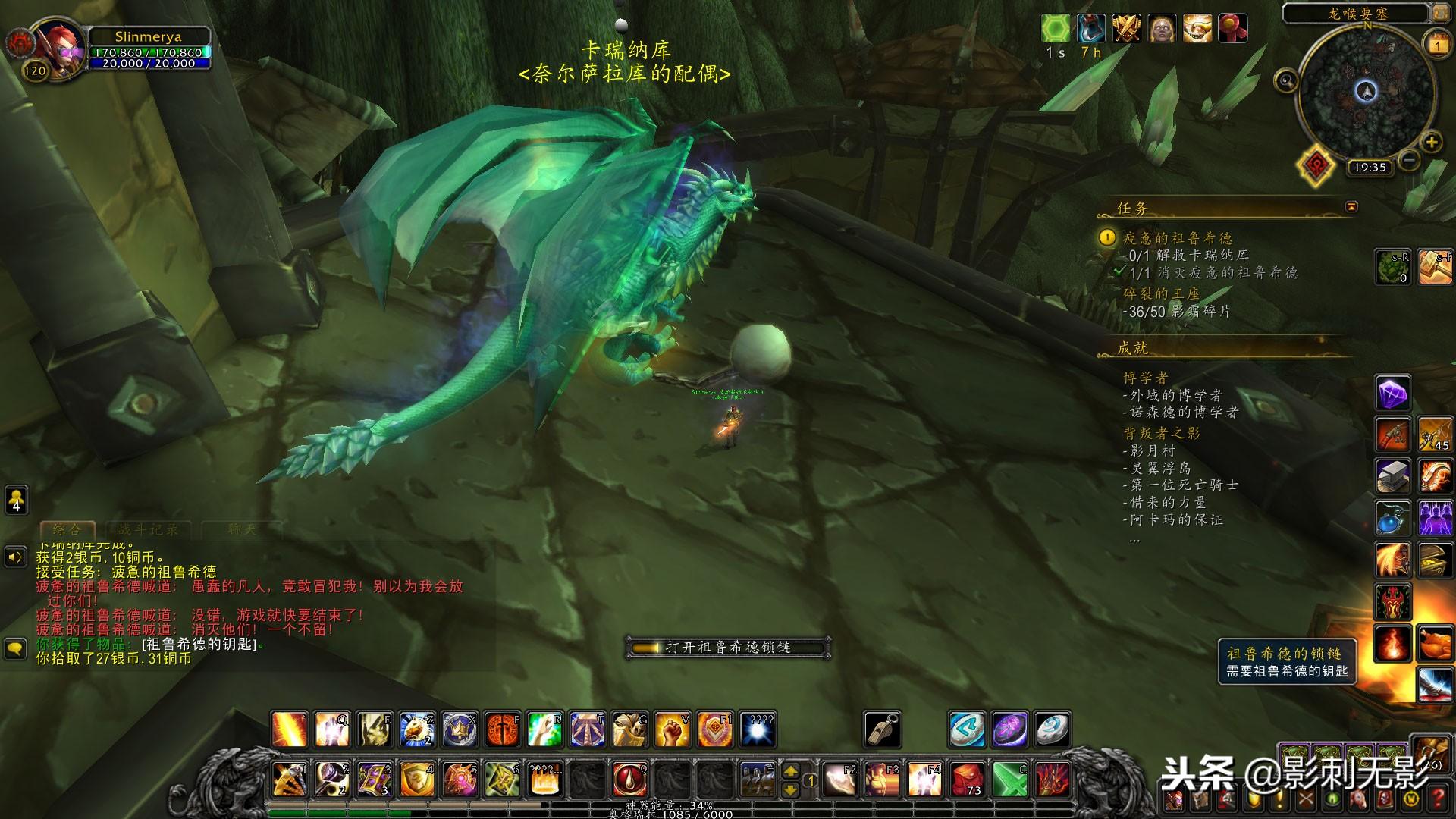Switch to the 综合 chat tab

[x=67, y=529]
